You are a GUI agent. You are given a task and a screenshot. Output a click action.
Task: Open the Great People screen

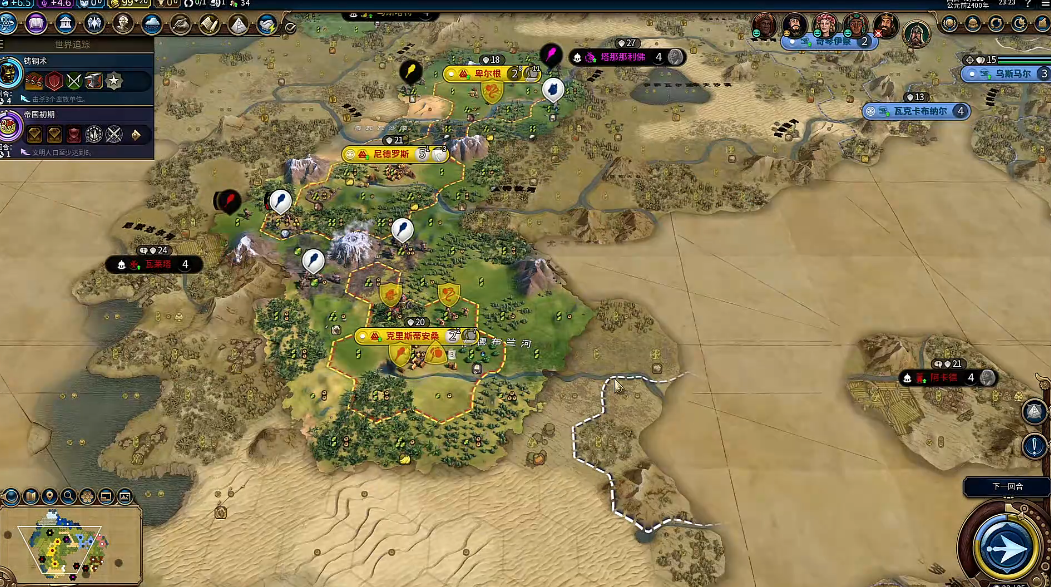click(x=124, y=22)
